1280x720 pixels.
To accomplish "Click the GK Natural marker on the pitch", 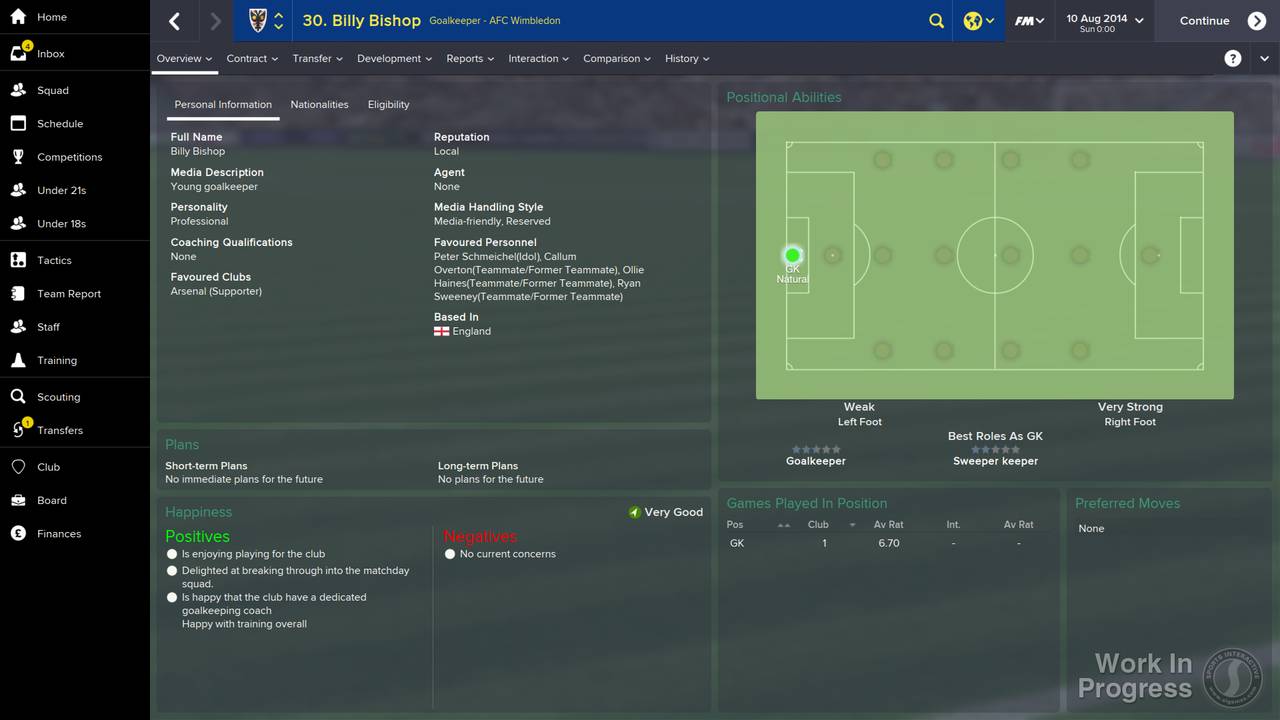I will [x=792, y=255].
